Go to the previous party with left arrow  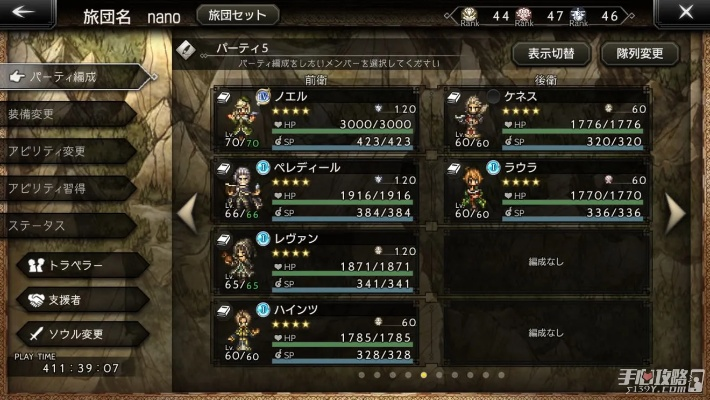187,212
